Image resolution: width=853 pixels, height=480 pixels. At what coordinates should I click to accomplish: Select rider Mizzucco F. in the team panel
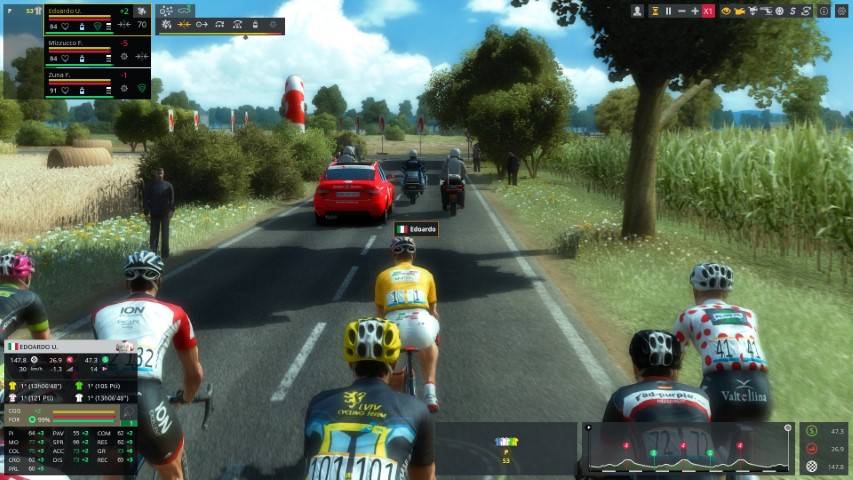tap(82, 44)
